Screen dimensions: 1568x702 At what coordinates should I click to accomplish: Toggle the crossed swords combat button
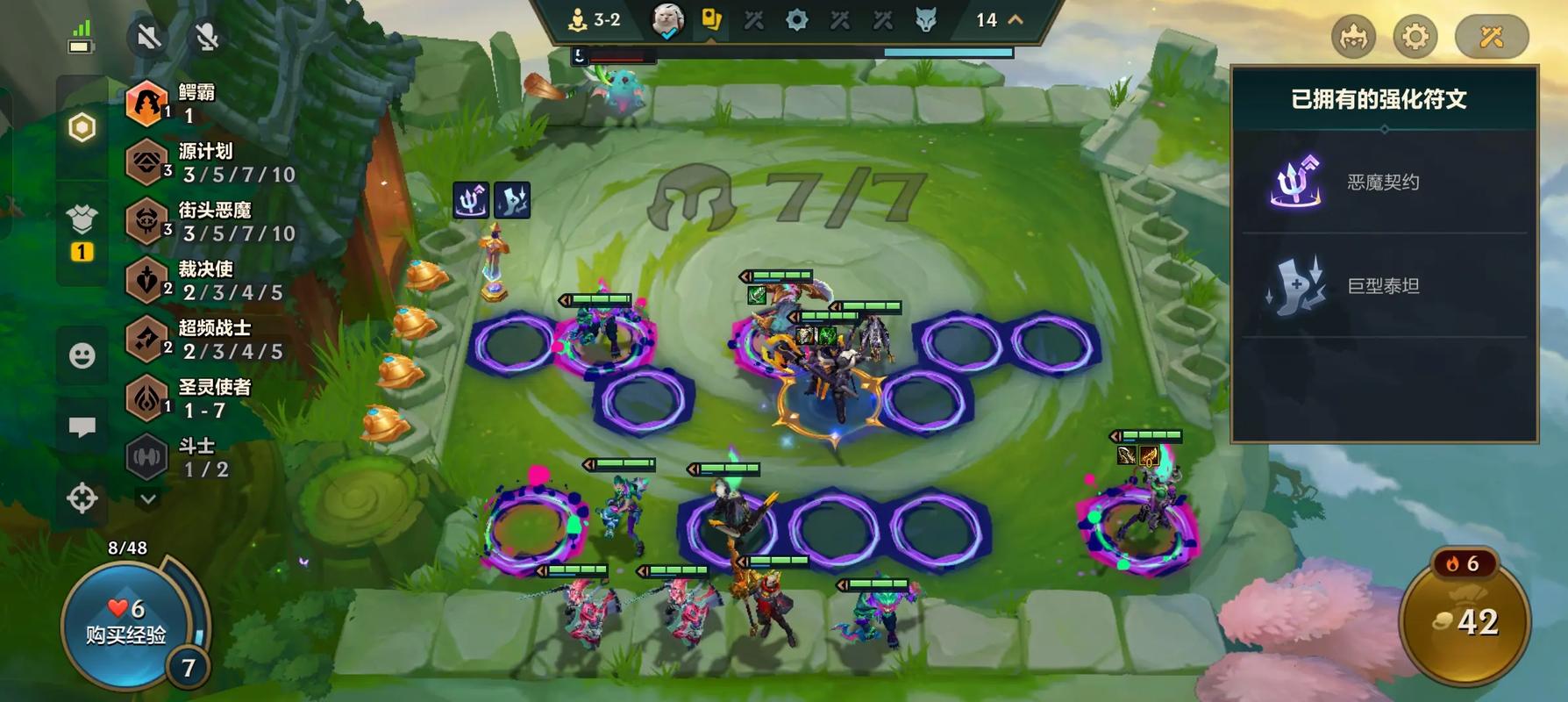(x=1491, y=37)
